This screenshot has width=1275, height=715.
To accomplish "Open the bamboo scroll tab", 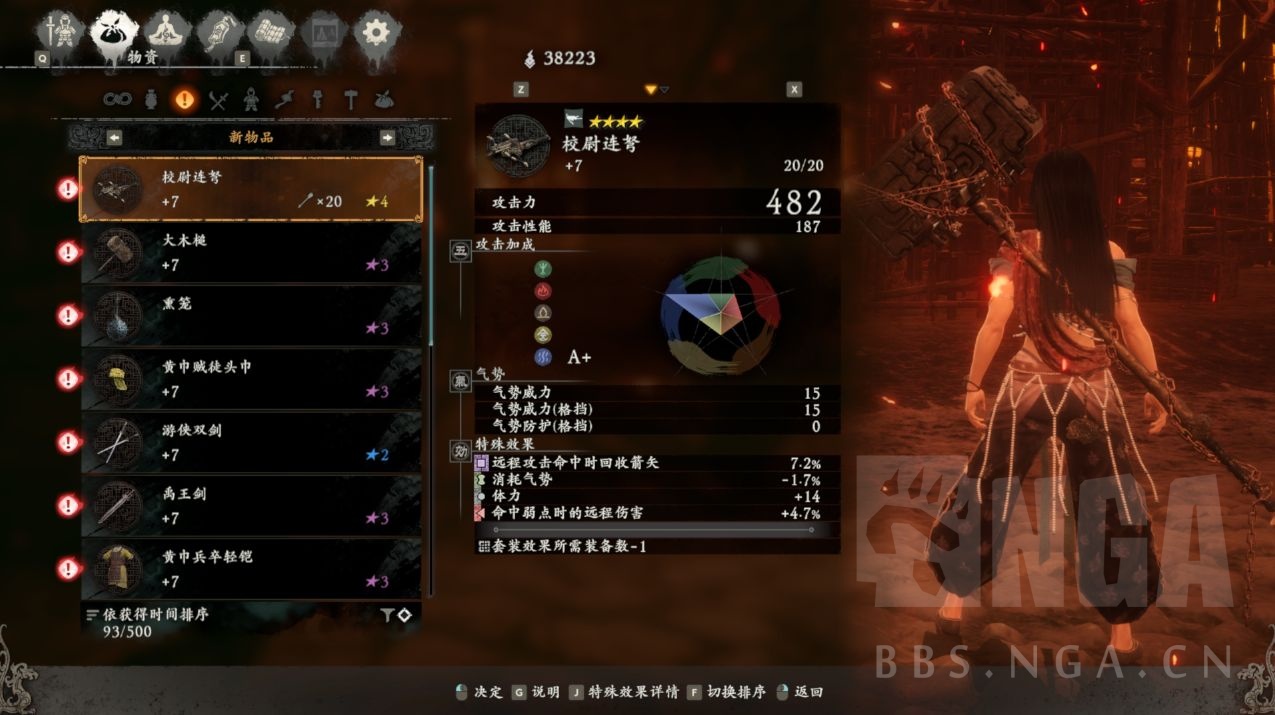I will coord(271,31).
